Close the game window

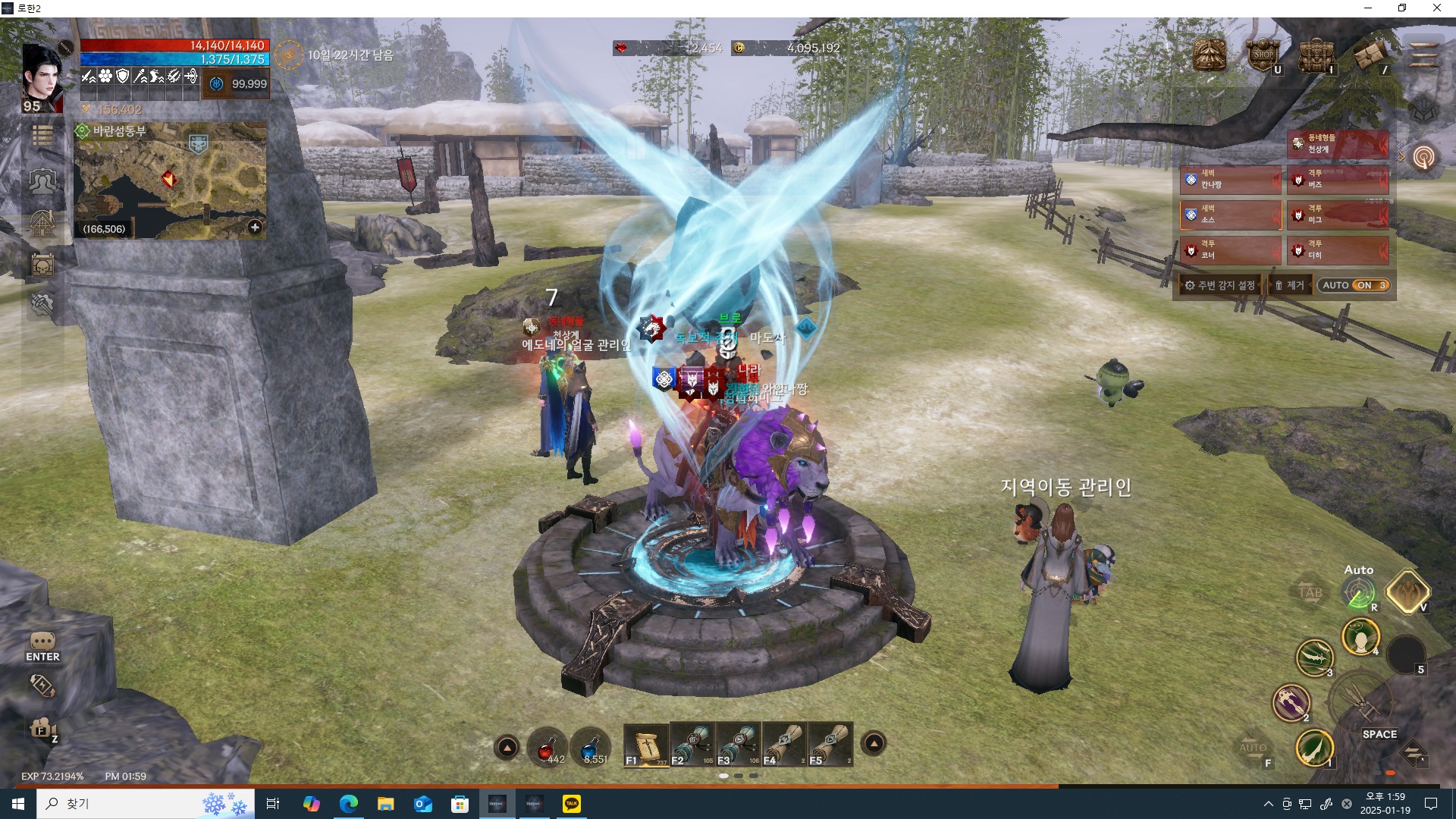coord(1436,8)
